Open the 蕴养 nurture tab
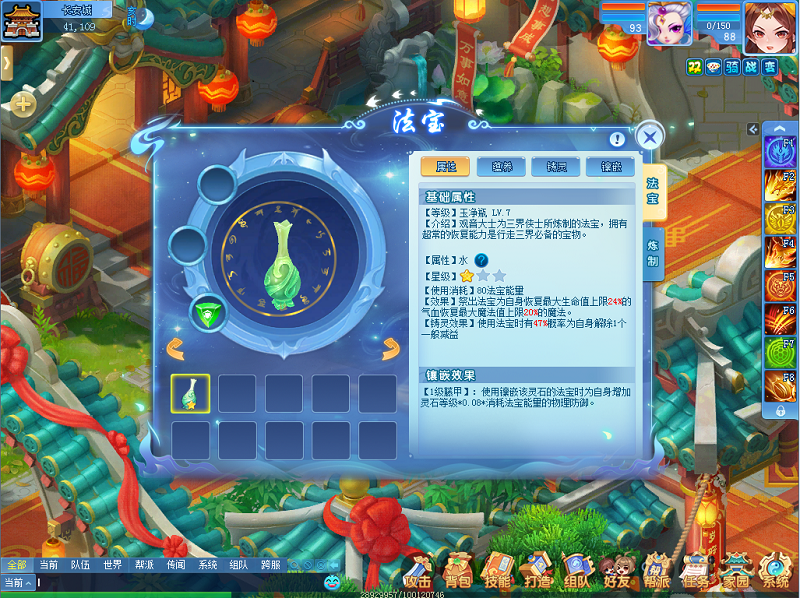 click(496, 167)
